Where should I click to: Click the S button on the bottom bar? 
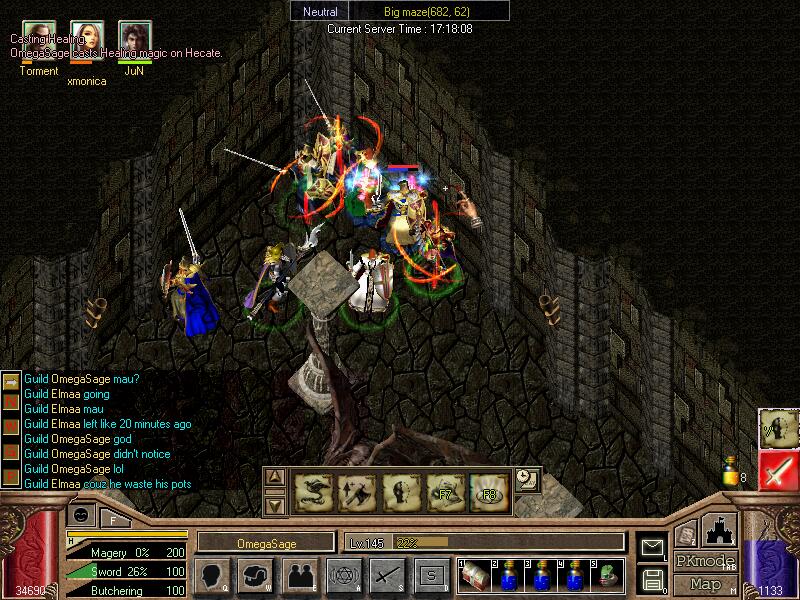(431, 575)
